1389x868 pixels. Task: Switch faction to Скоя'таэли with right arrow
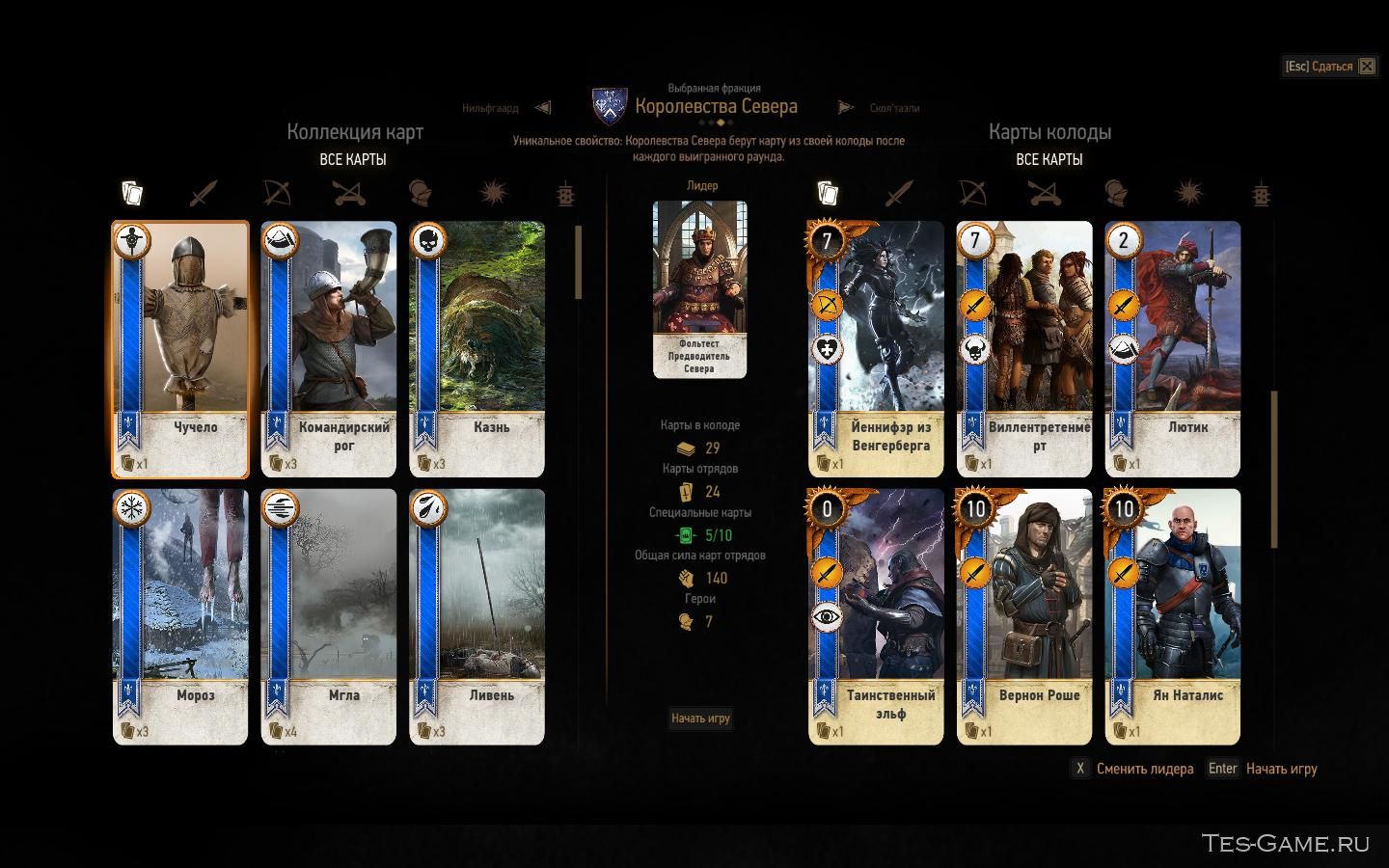click(846, 108)
